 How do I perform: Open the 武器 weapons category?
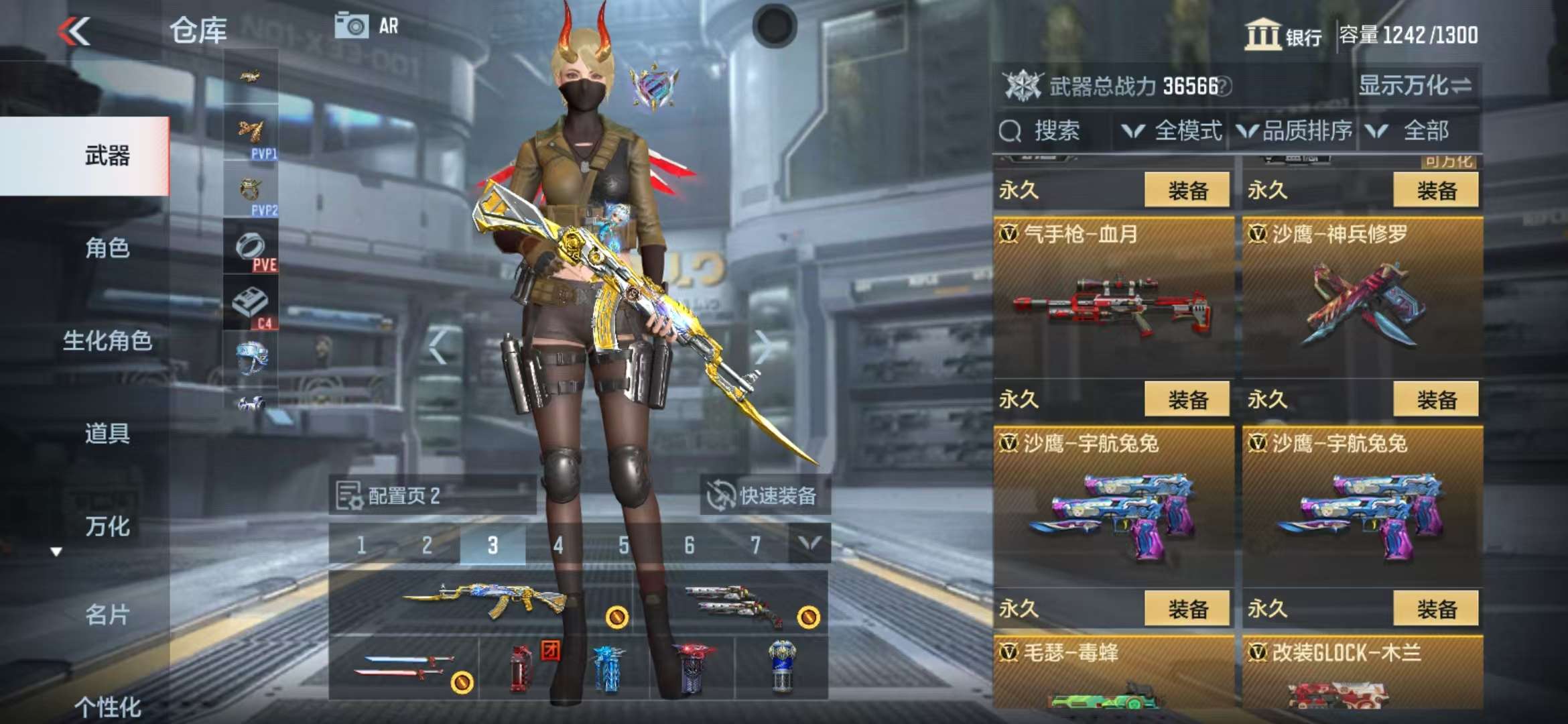(107, 156)
